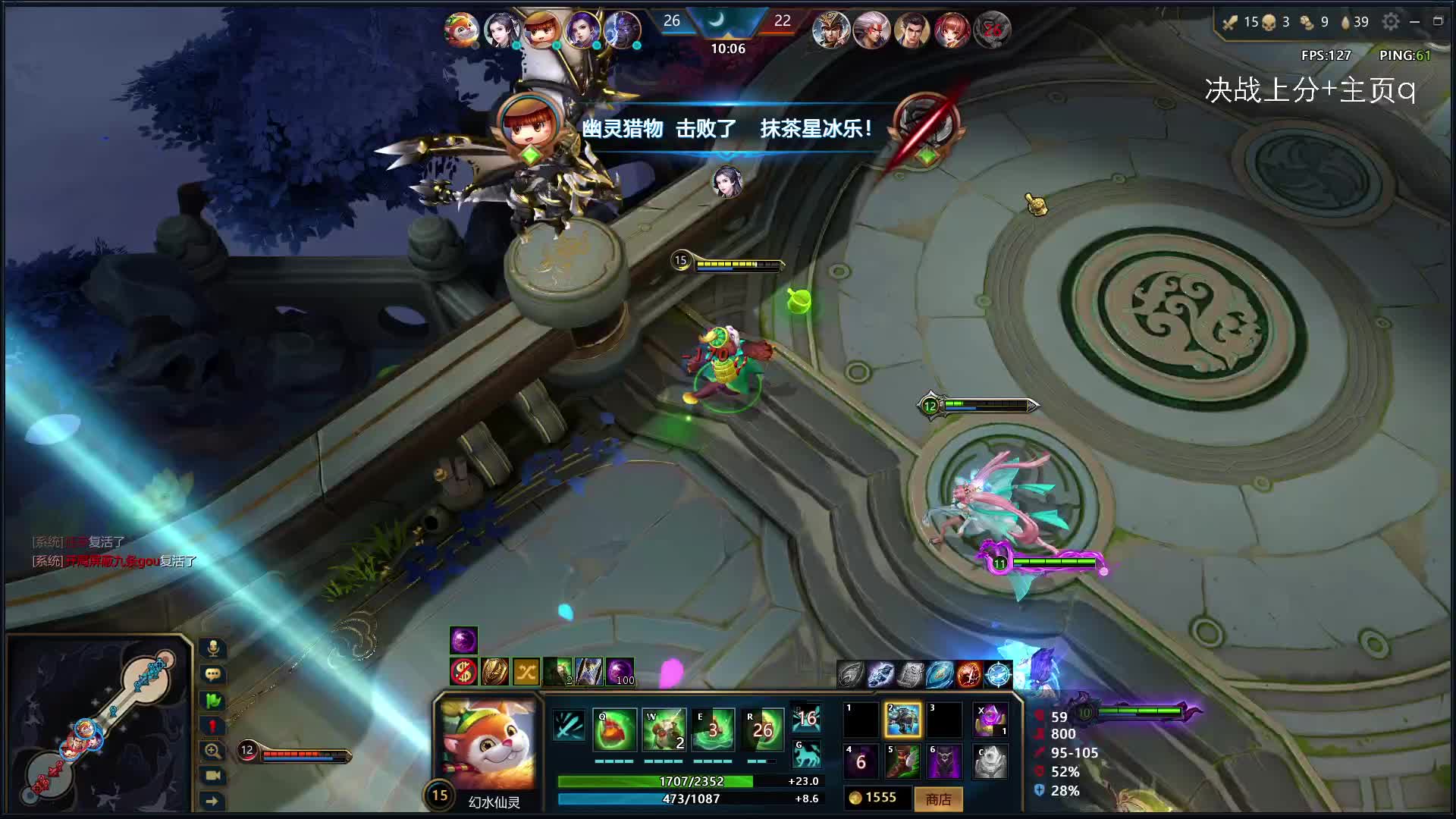
Task: Toggle the microphone voice button
Action: pos(213,648)
